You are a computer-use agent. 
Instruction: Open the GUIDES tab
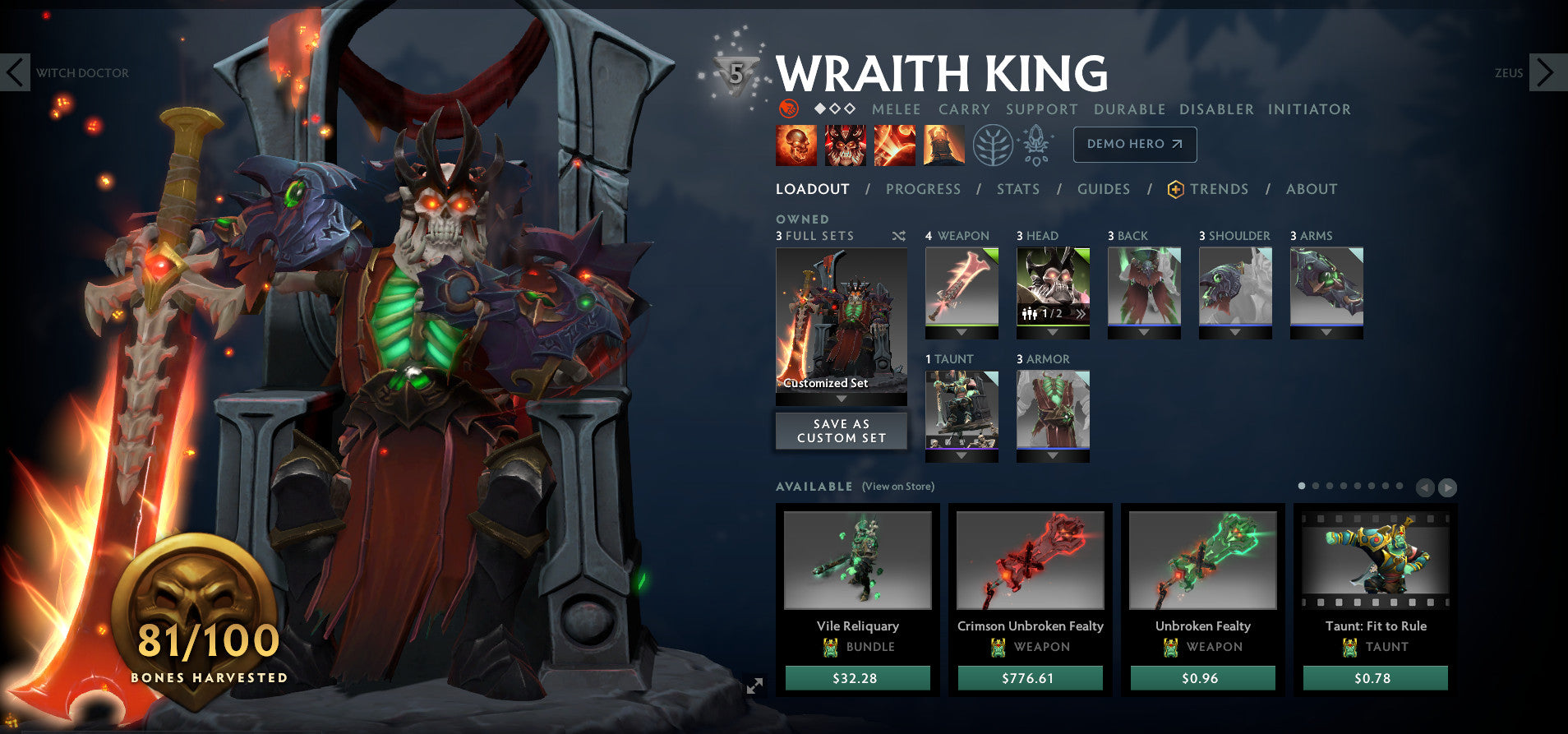pos(1104,189)
